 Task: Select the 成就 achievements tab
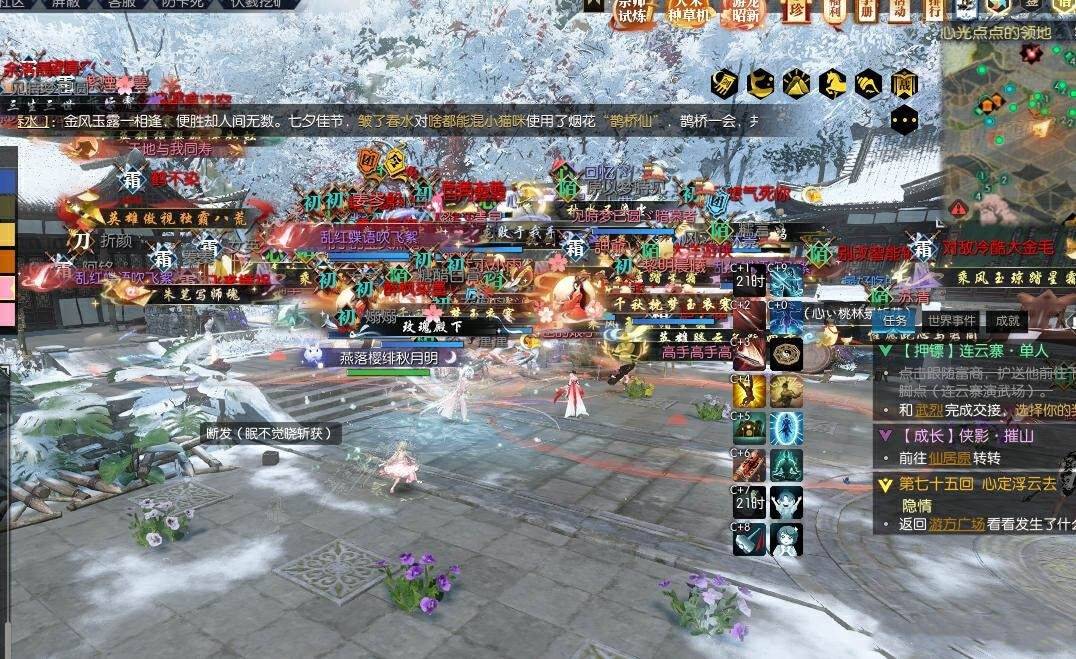1006,321
